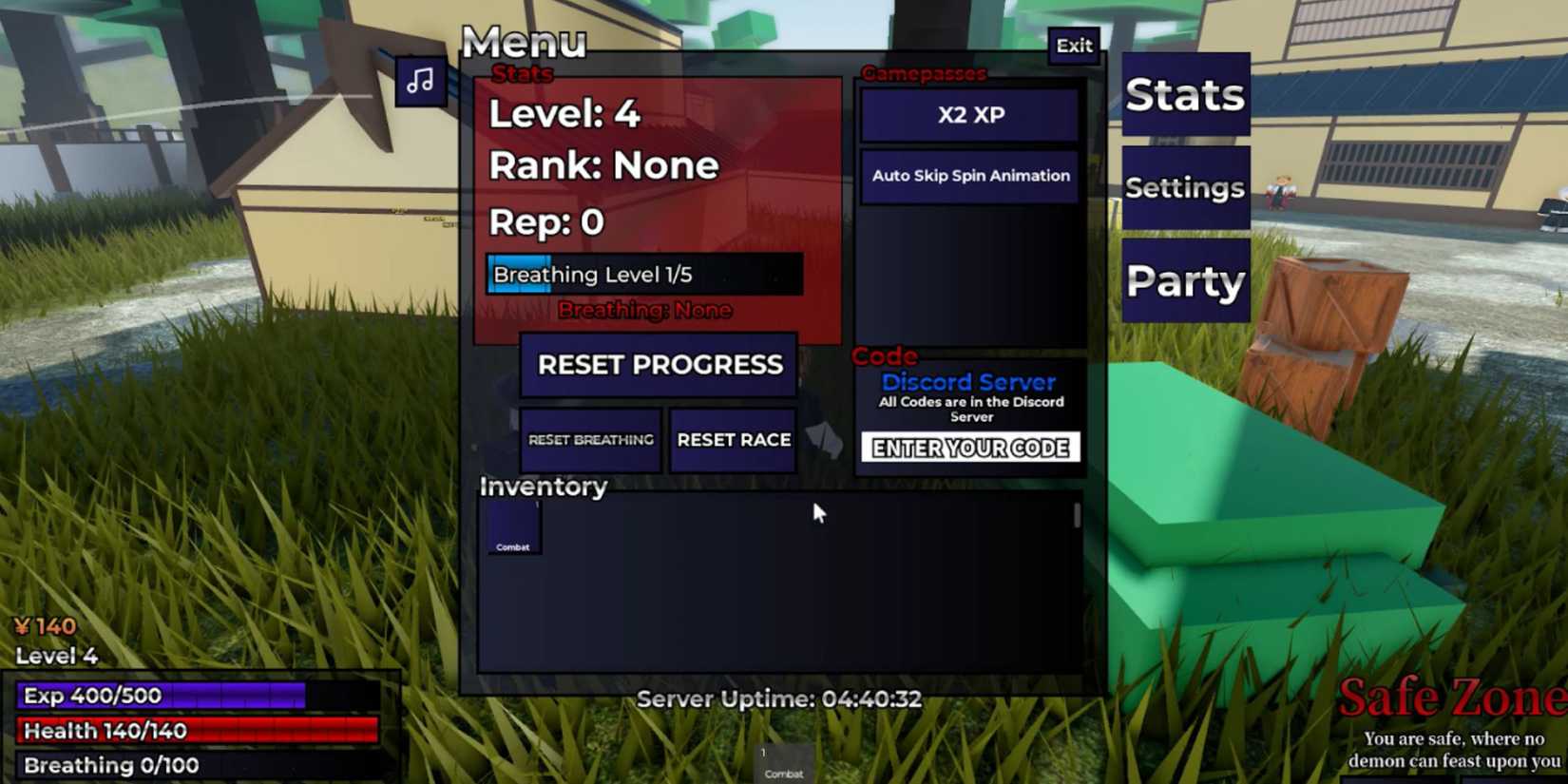This screenshot has width=1568, height=784.
Task: Purchase the X2 XP gamepass
Action: tap(968, 115)
